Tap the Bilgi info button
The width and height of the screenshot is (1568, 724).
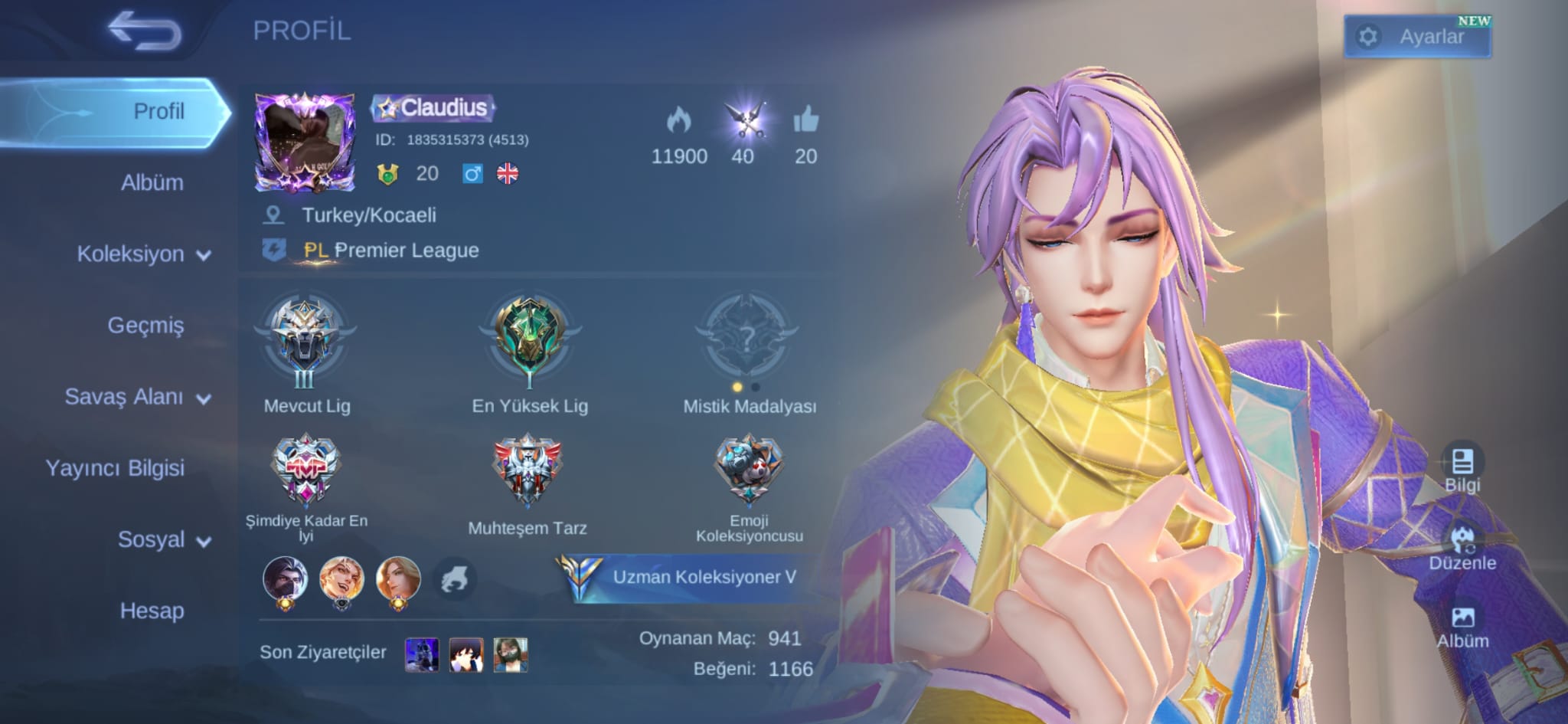[x=1462, y=469]
